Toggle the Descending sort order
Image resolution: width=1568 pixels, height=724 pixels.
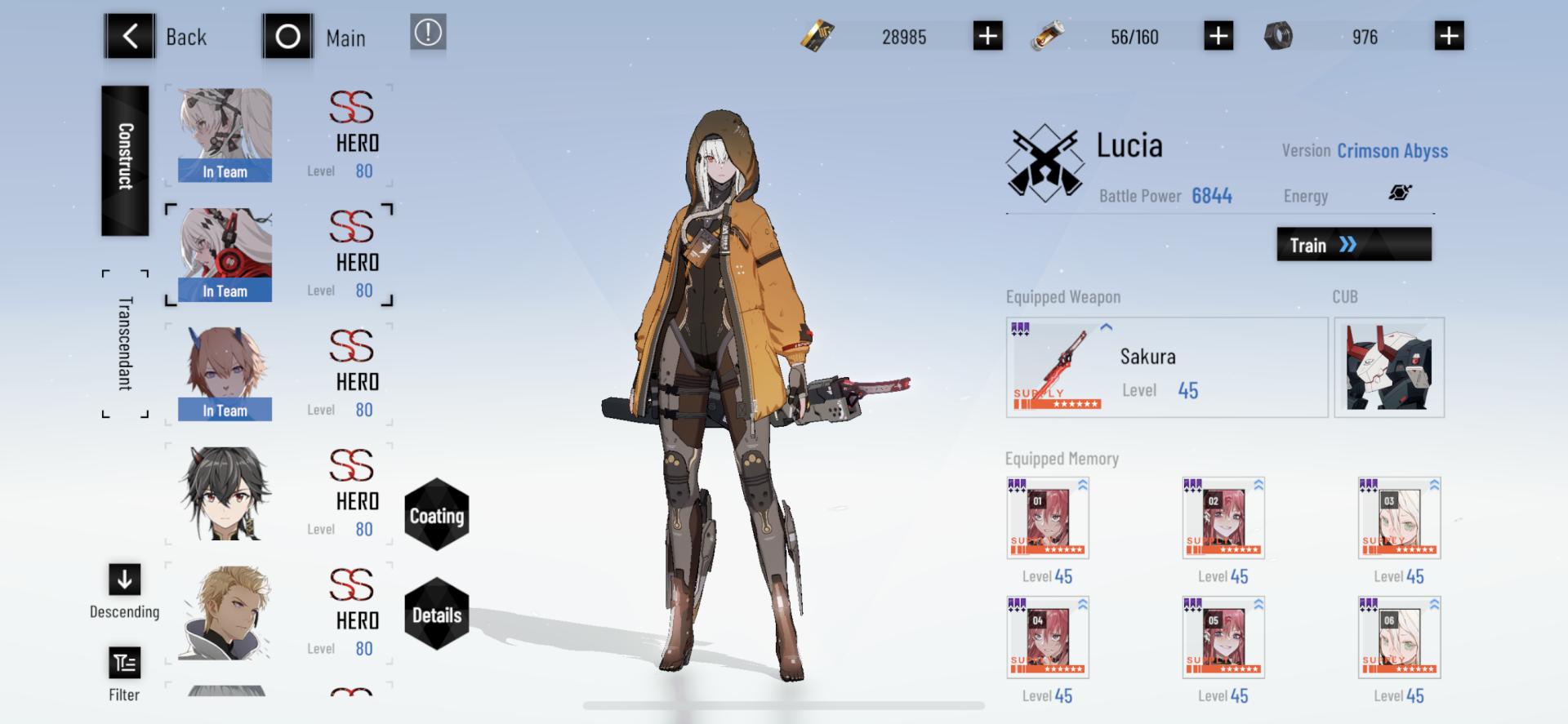(125, 580)
